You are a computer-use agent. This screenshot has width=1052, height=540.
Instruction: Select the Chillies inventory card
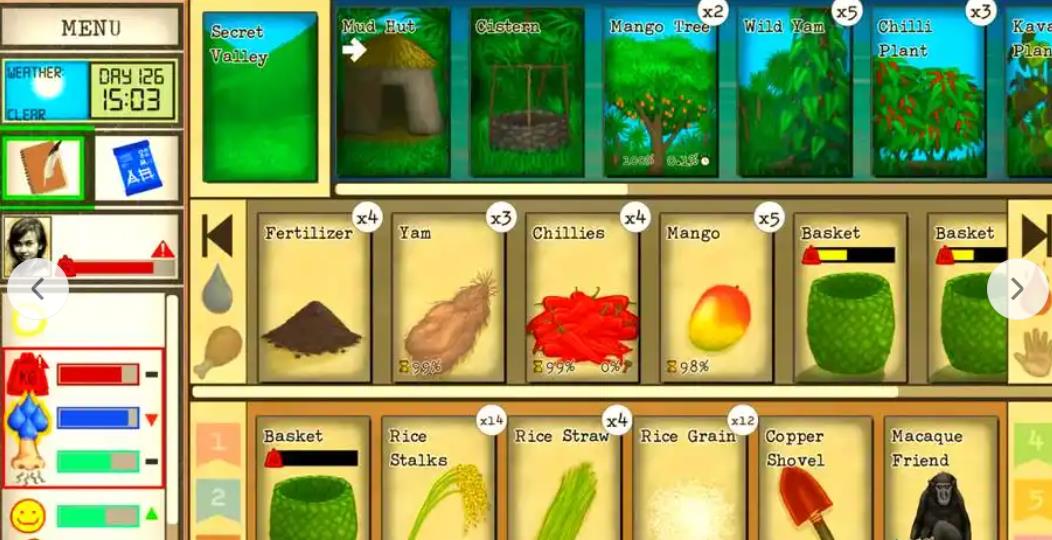pyautogui.click(x=582, y=297)
